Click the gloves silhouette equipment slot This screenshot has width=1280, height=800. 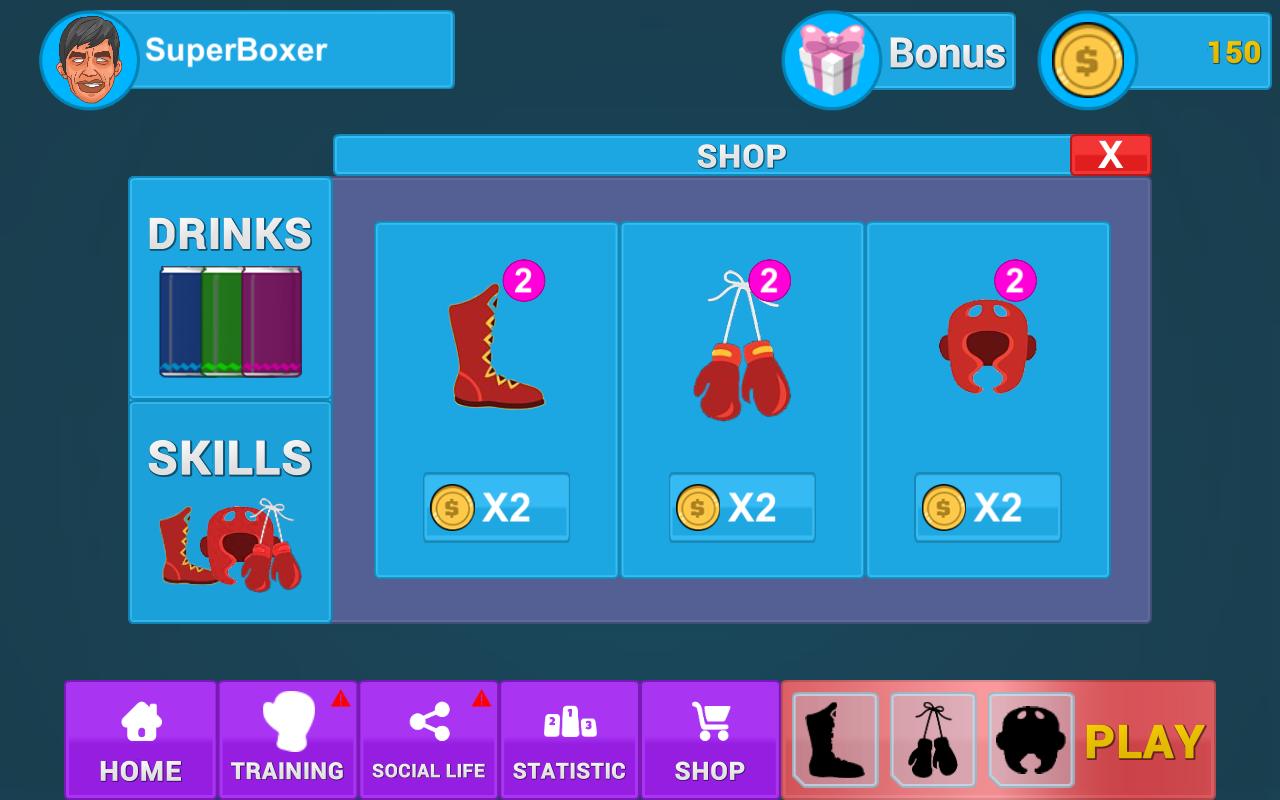pos(932,739)
